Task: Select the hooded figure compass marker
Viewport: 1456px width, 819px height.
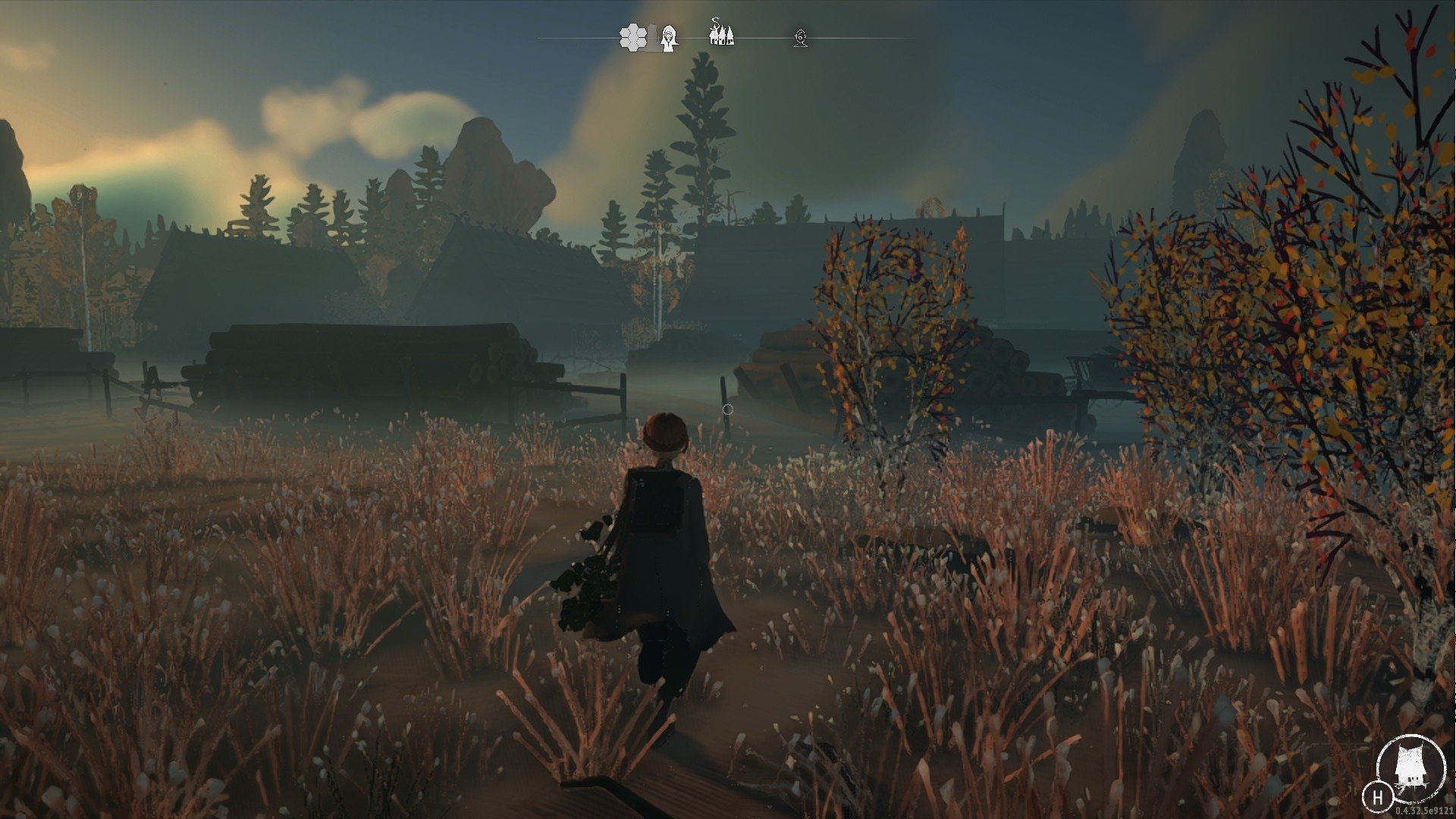Action: coord(668,37)
